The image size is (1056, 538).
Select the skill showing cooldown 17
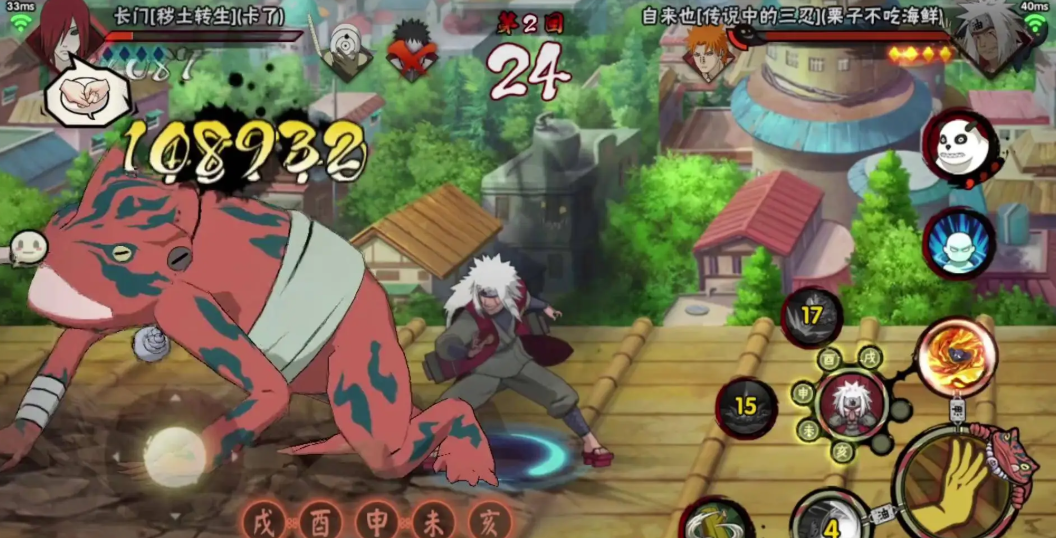(x=811, y=317)
